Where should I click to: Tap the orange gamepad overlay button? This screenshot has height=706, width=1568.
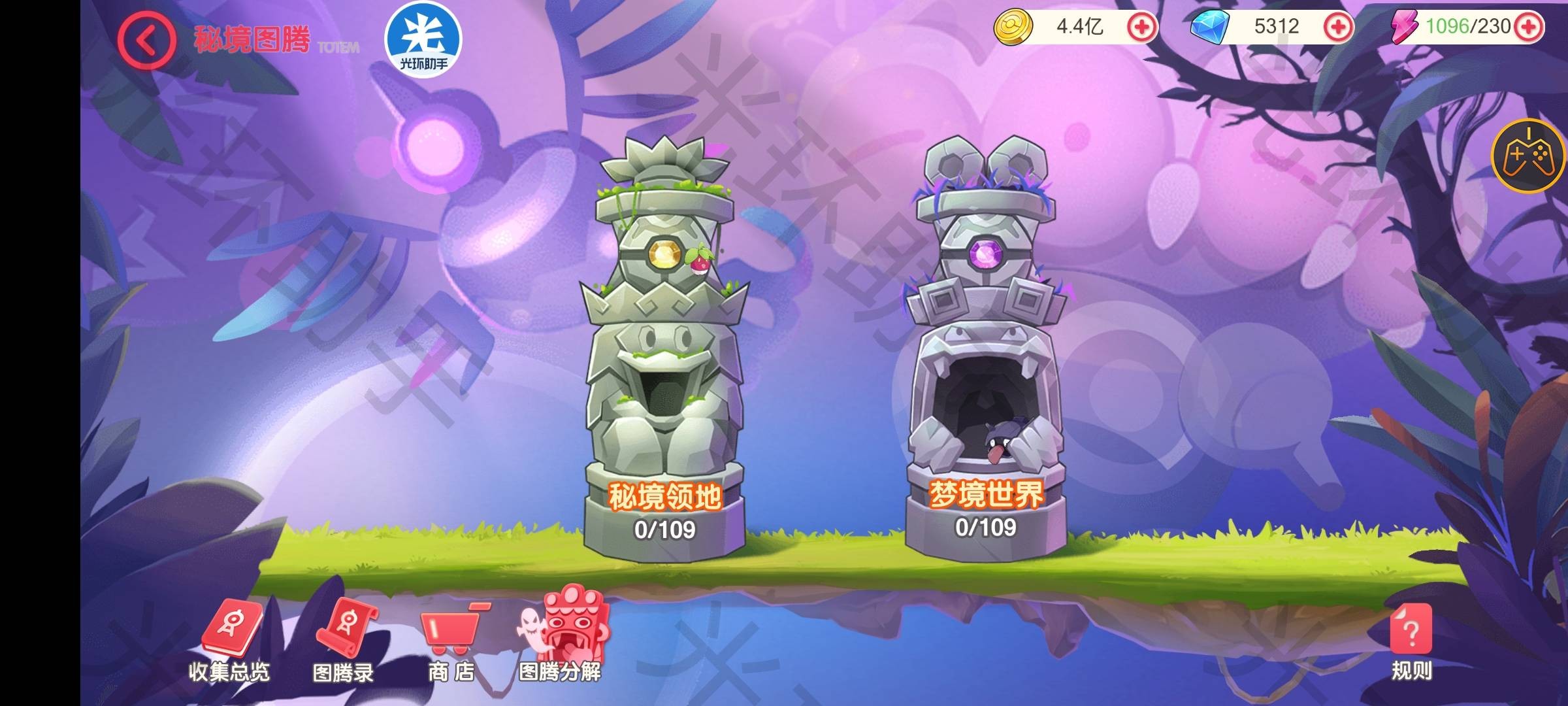coord(1529,156)
